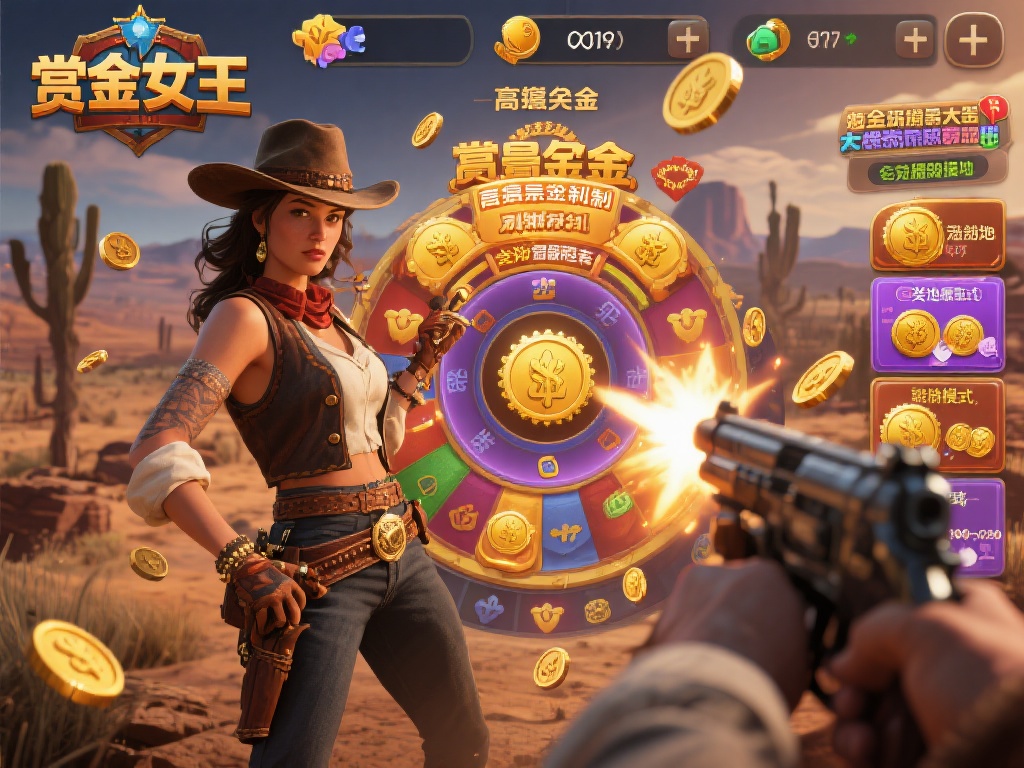Open the colorful event banner with red badge
The height and width of the screenshot is (768, 1024).
tap(920, 129)
